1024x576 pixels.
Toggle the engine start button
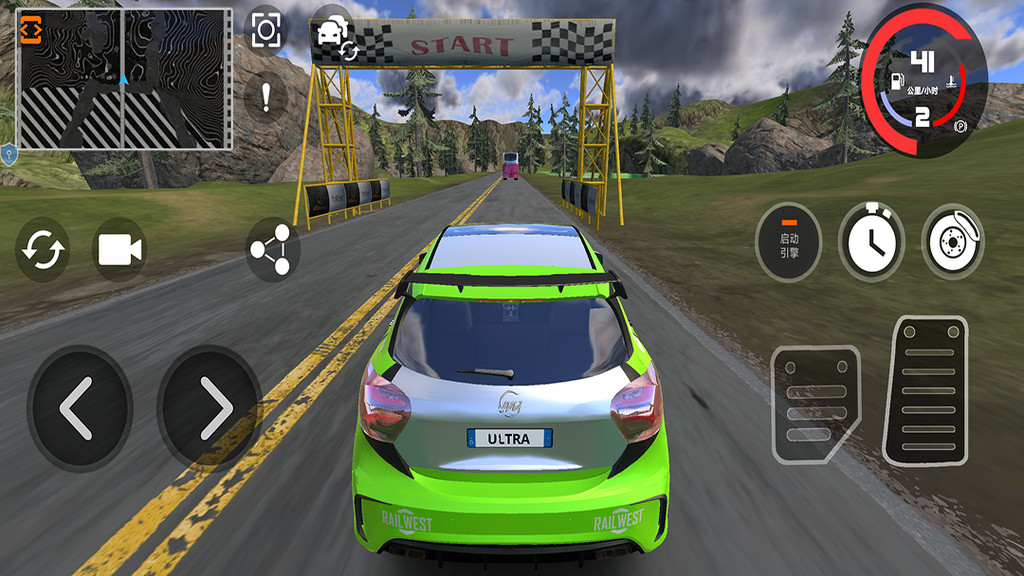pos(789,241)
